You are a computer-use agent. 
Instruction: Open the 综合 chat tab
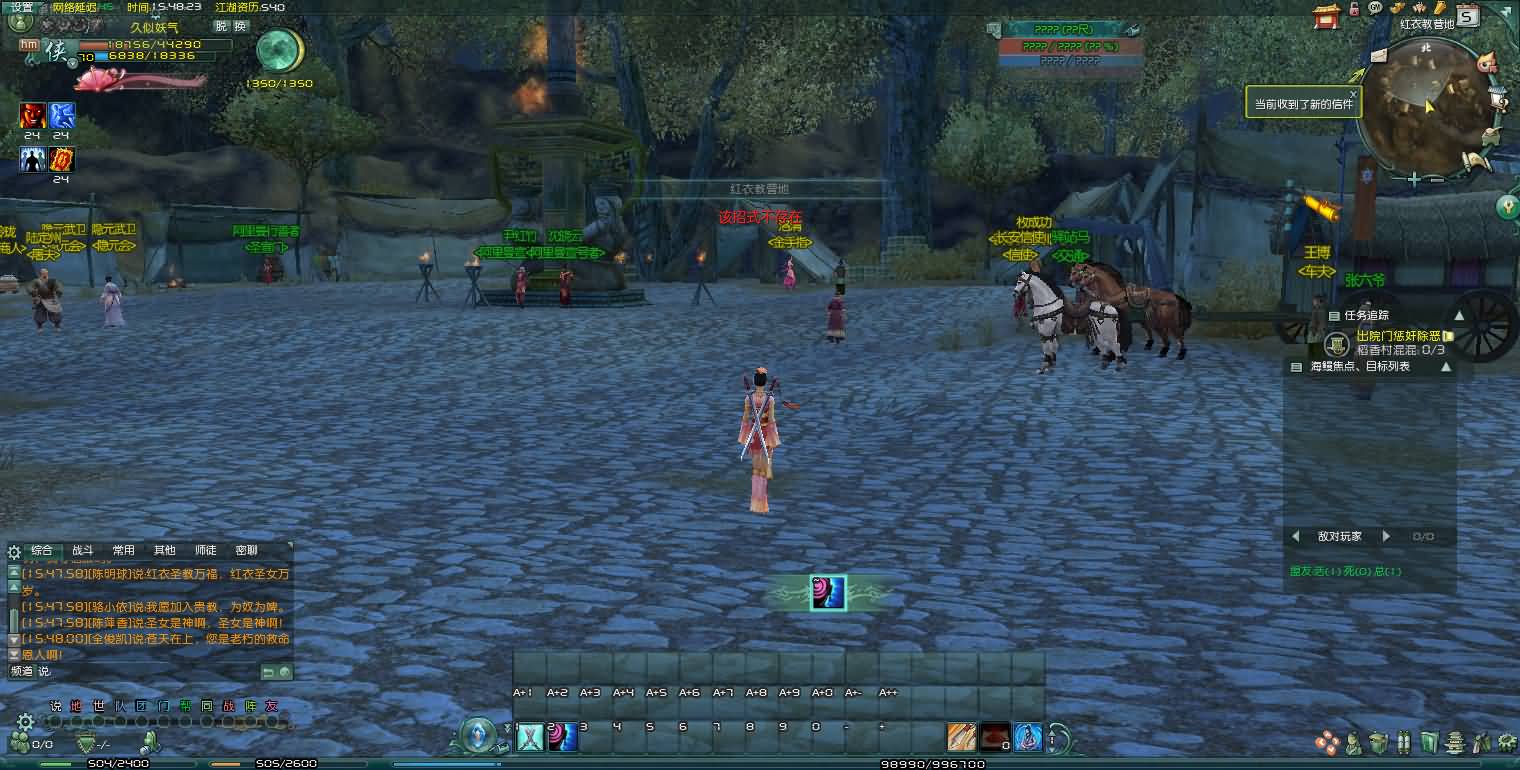click(x=41, y=550)
